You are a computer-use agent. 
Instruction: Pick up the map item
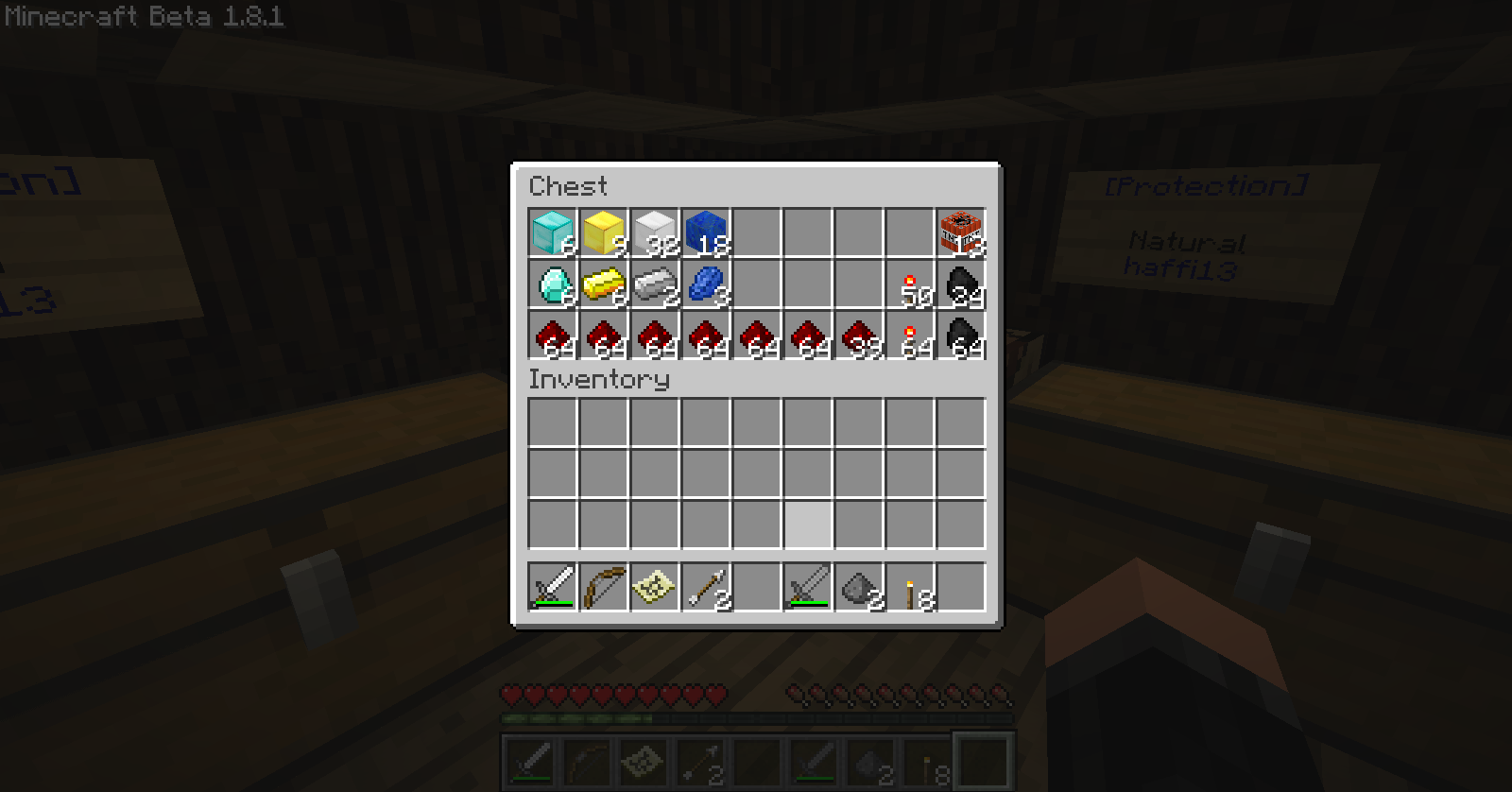tap(655, 587)
